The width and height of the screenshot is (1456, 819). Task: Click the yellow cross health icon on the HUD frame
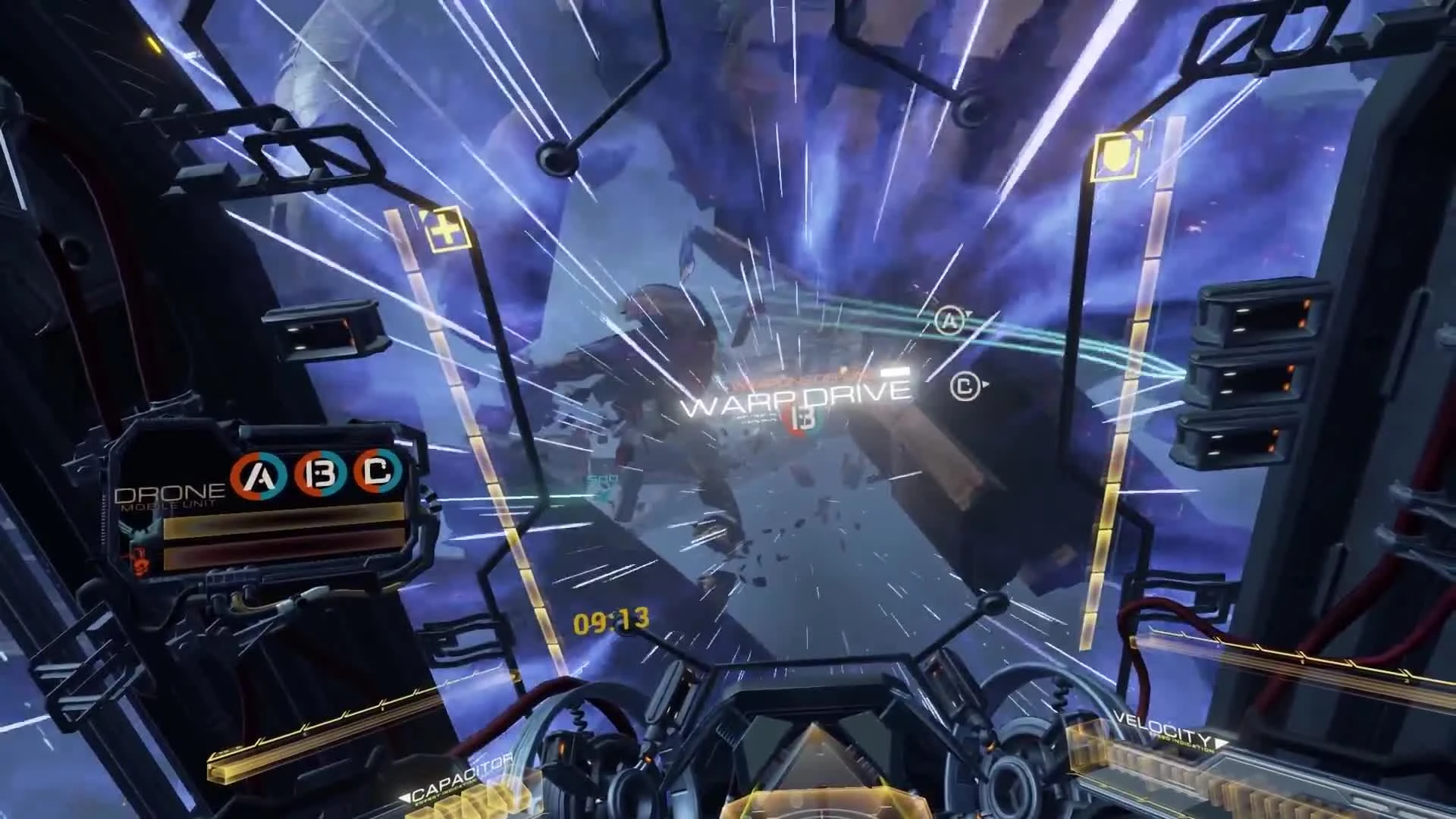pyautogui.click(x=447, y=231)
